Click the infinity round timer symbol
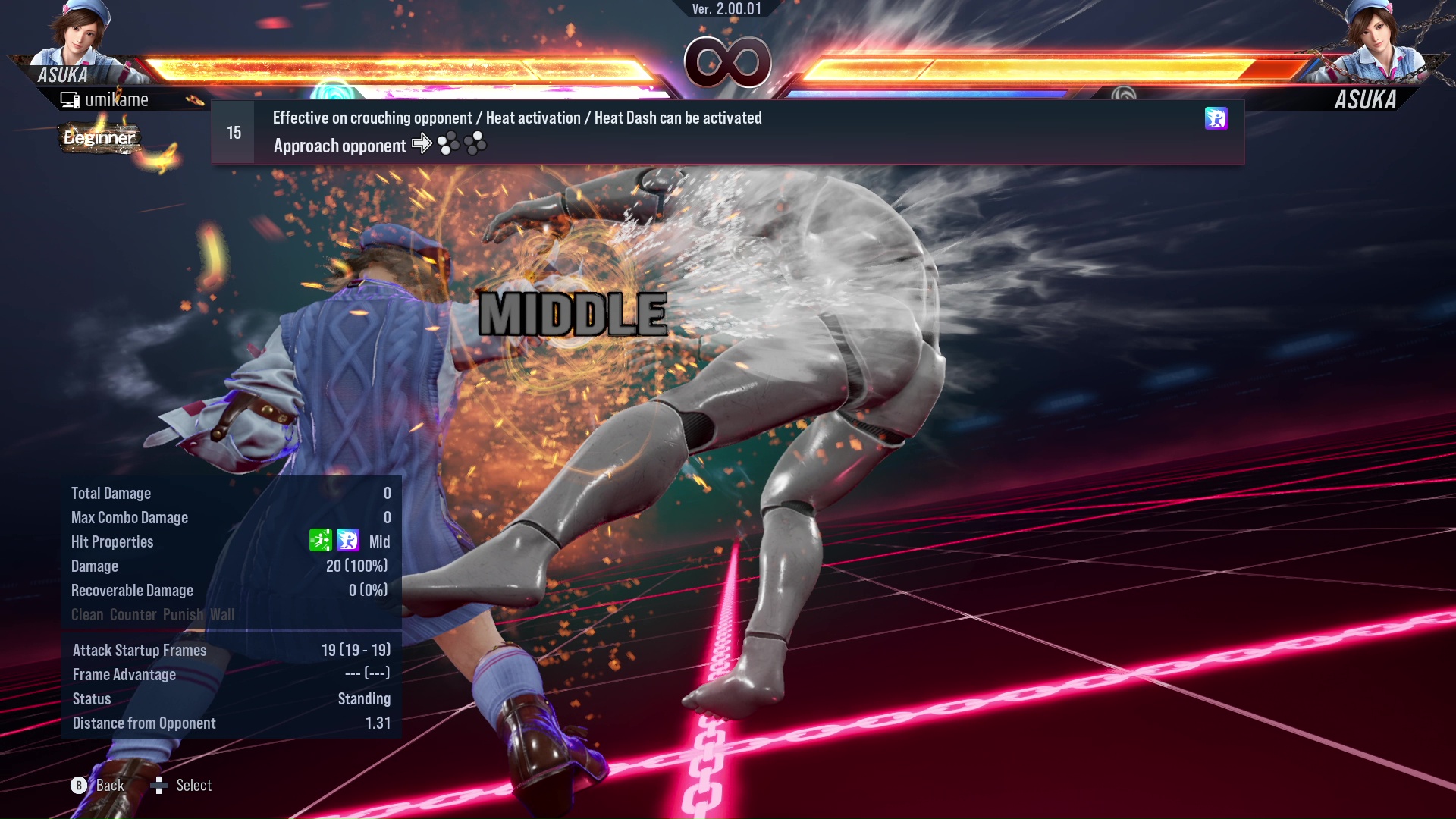The image size is (1456, 819). (726, 63)
